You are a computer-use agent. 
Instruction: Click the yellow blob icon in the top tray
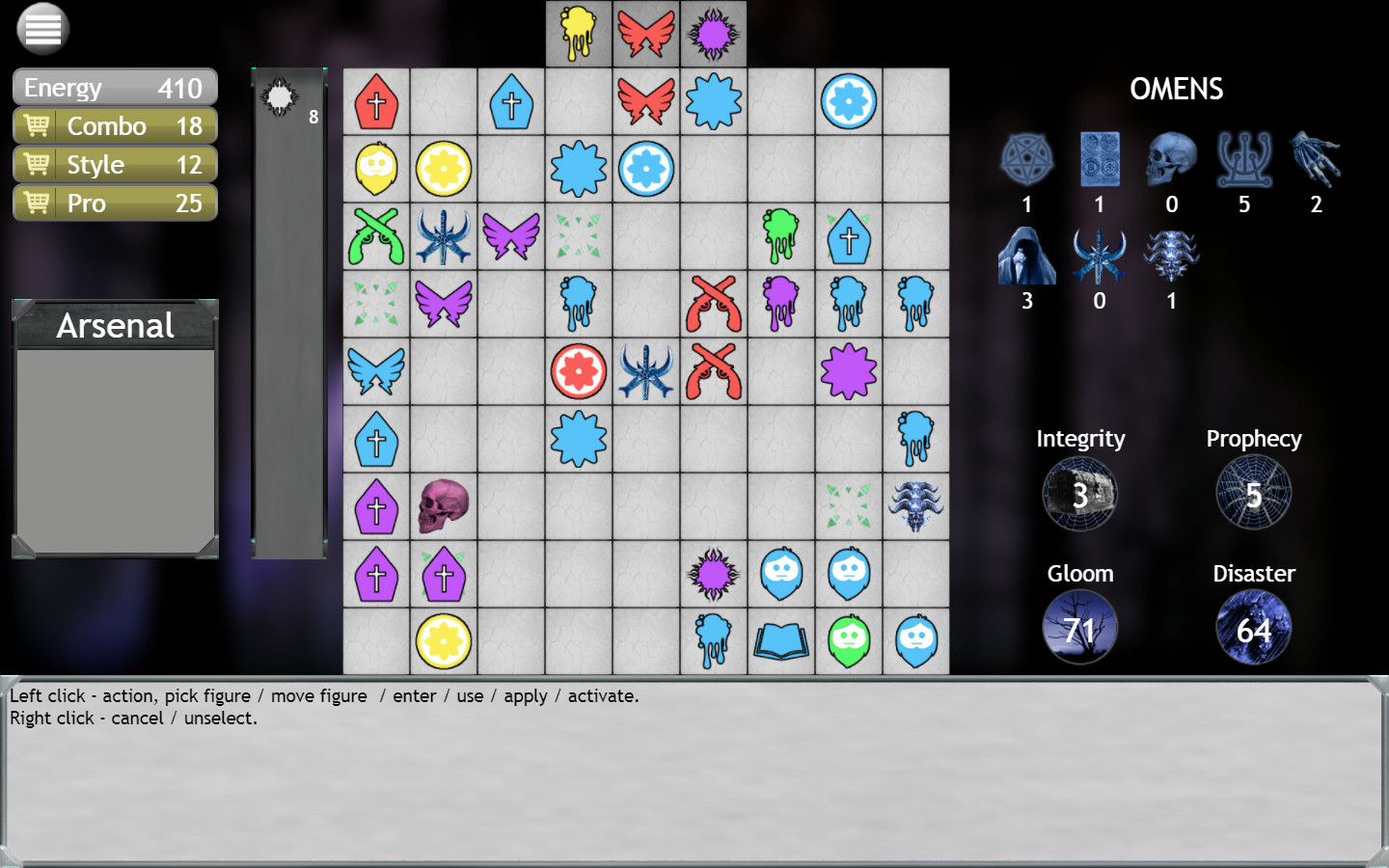coord(579,32)
